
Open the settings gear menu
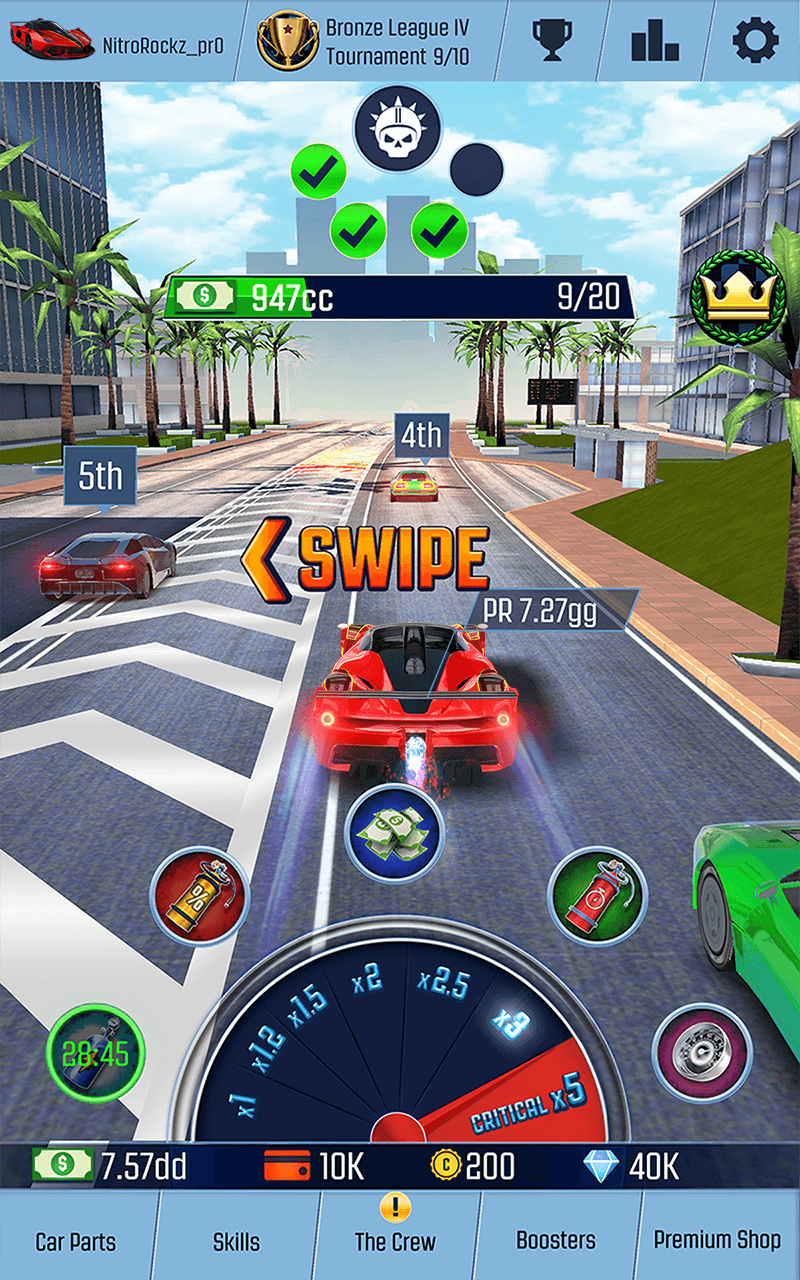click(x=755, y=40)
